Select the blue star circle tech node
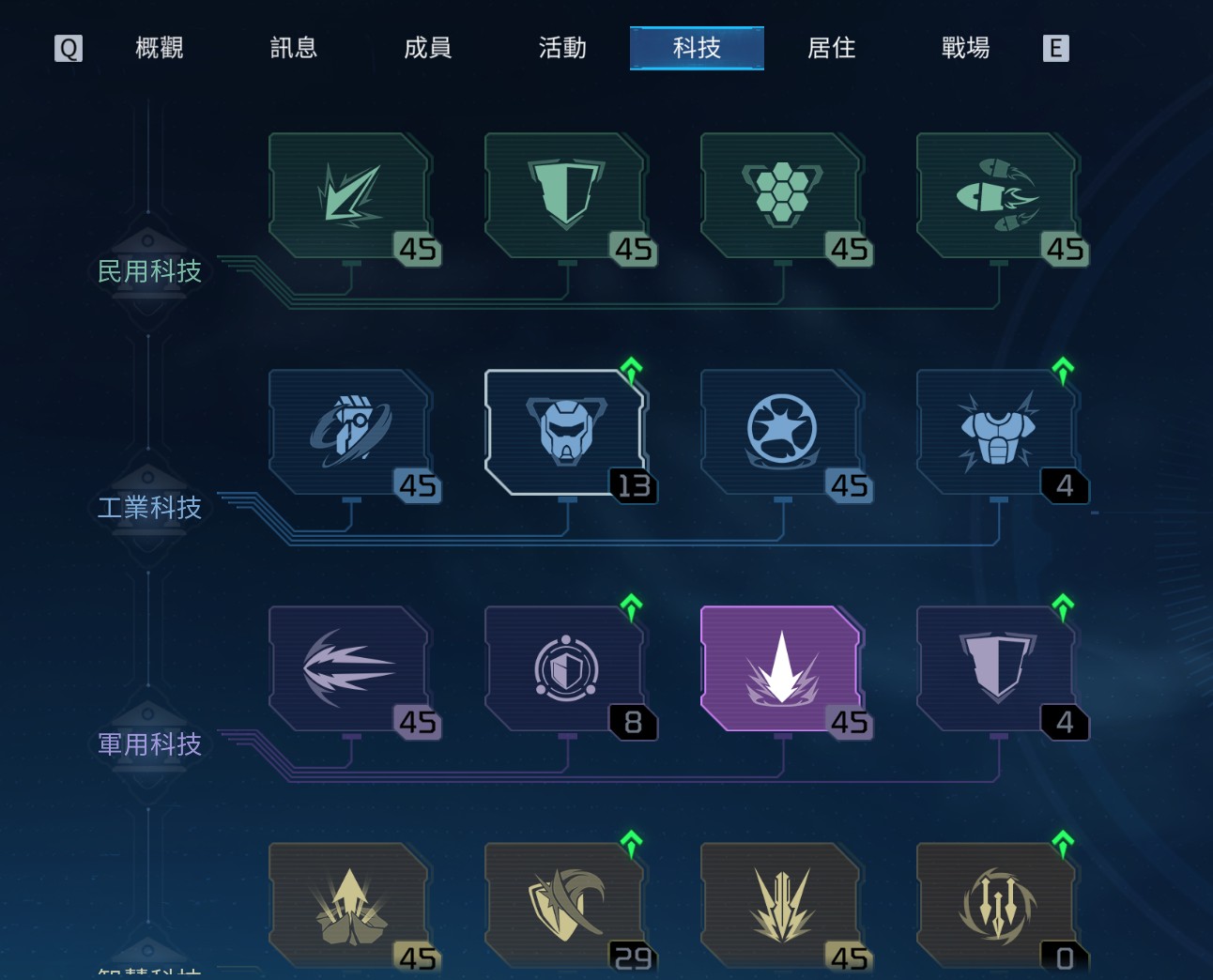1213x980 pixels. [x=781, y=432]
